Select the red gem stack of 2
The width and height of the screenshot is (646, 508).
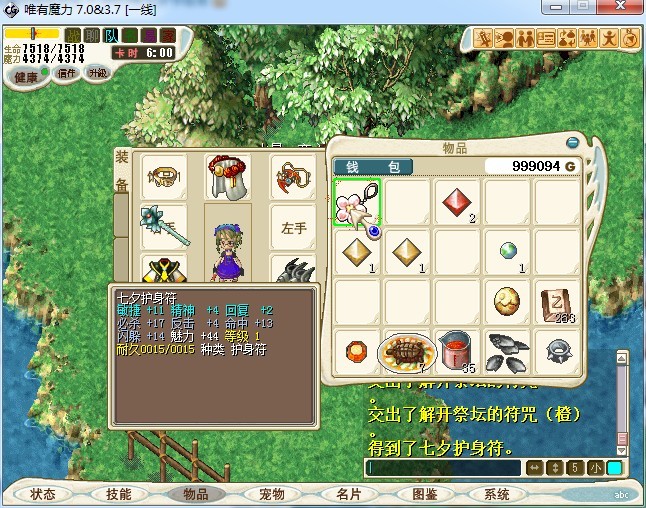click(x=458, y=203)
